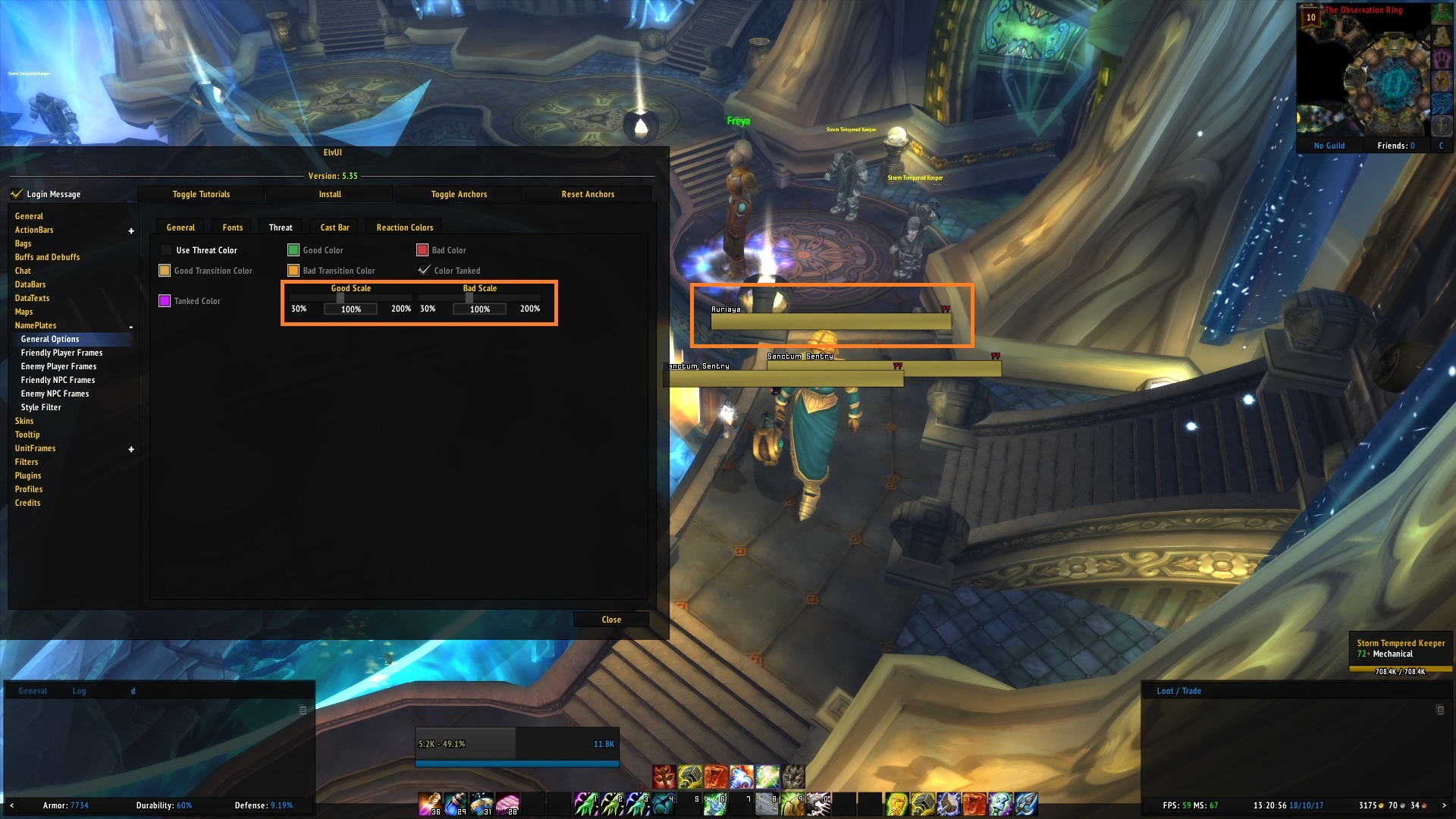Screen dimensions: 1456x819
Task: Switch to the Cast Bar tab
Action: click(334, 227)
